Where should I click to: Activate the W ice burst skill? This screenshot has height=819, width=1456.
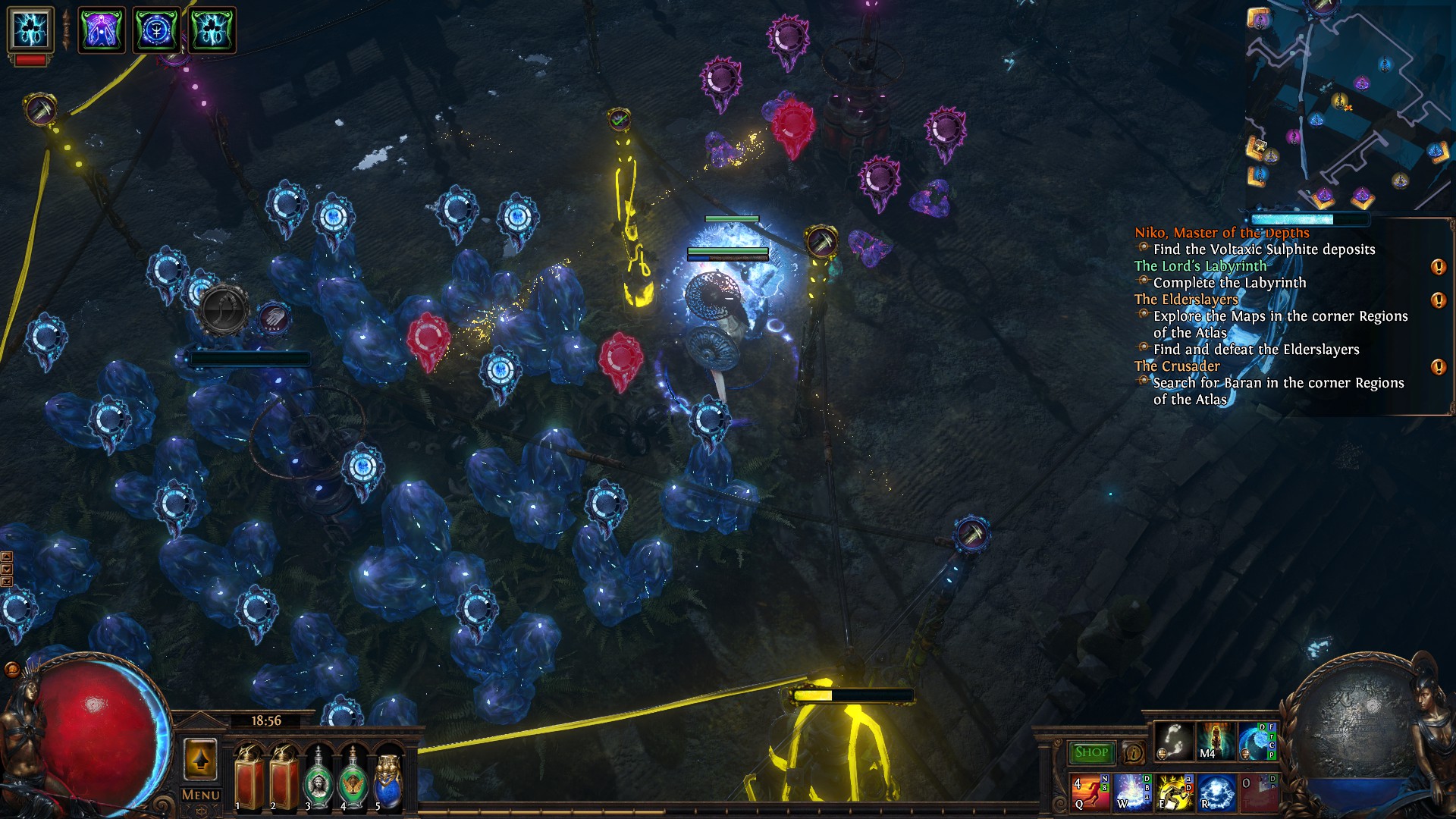pyautogui.click(x=1132, y=792)
